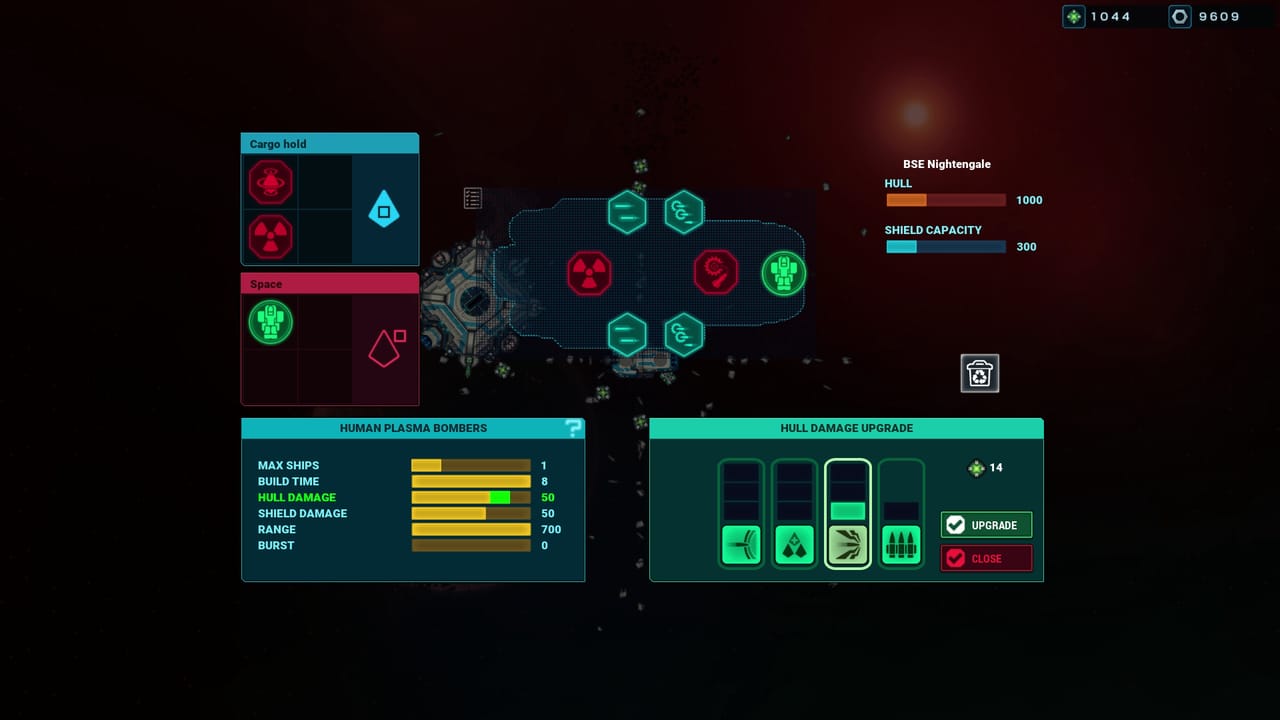Viewport: 1280px width, 720px height.
Task: Select the highlighted hull damage upgrade track
Action: [847, 543]
